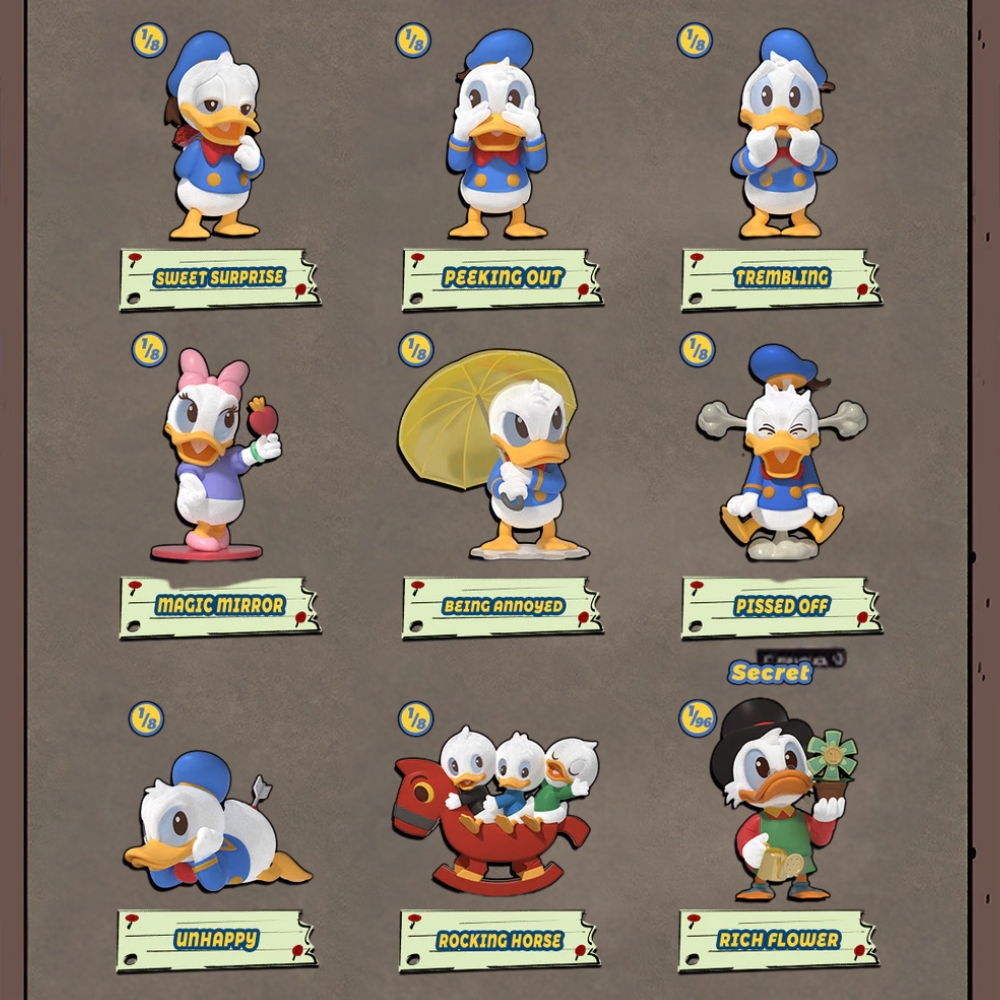View the Unhappy lying Donald figure
The height and width of the screenshot is (1000, 1000).
click(x=212, y=825)
